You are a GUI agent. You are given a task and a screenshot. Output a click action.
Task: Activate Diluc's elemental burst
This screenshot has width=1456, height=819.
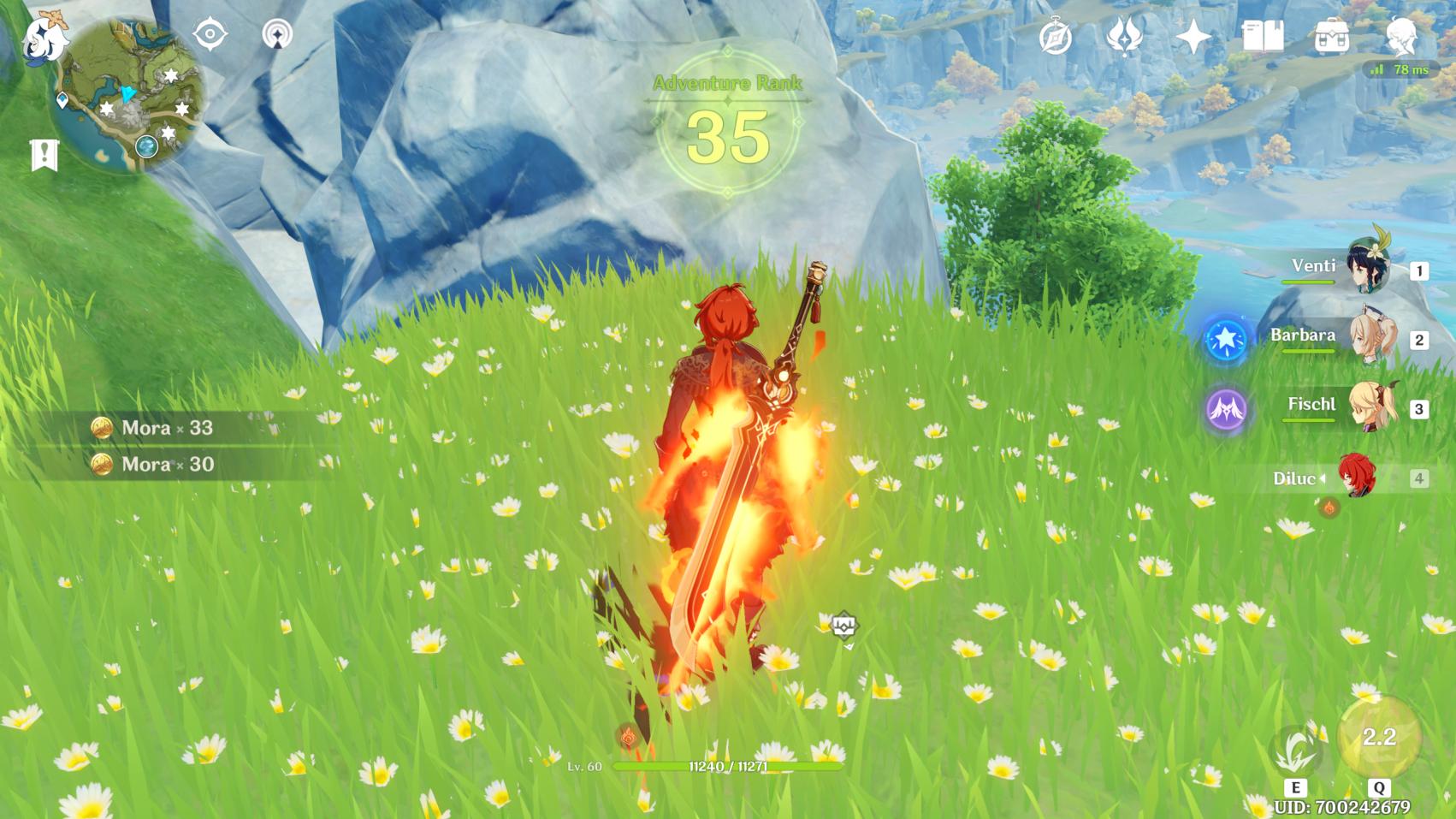[1379, 738]
